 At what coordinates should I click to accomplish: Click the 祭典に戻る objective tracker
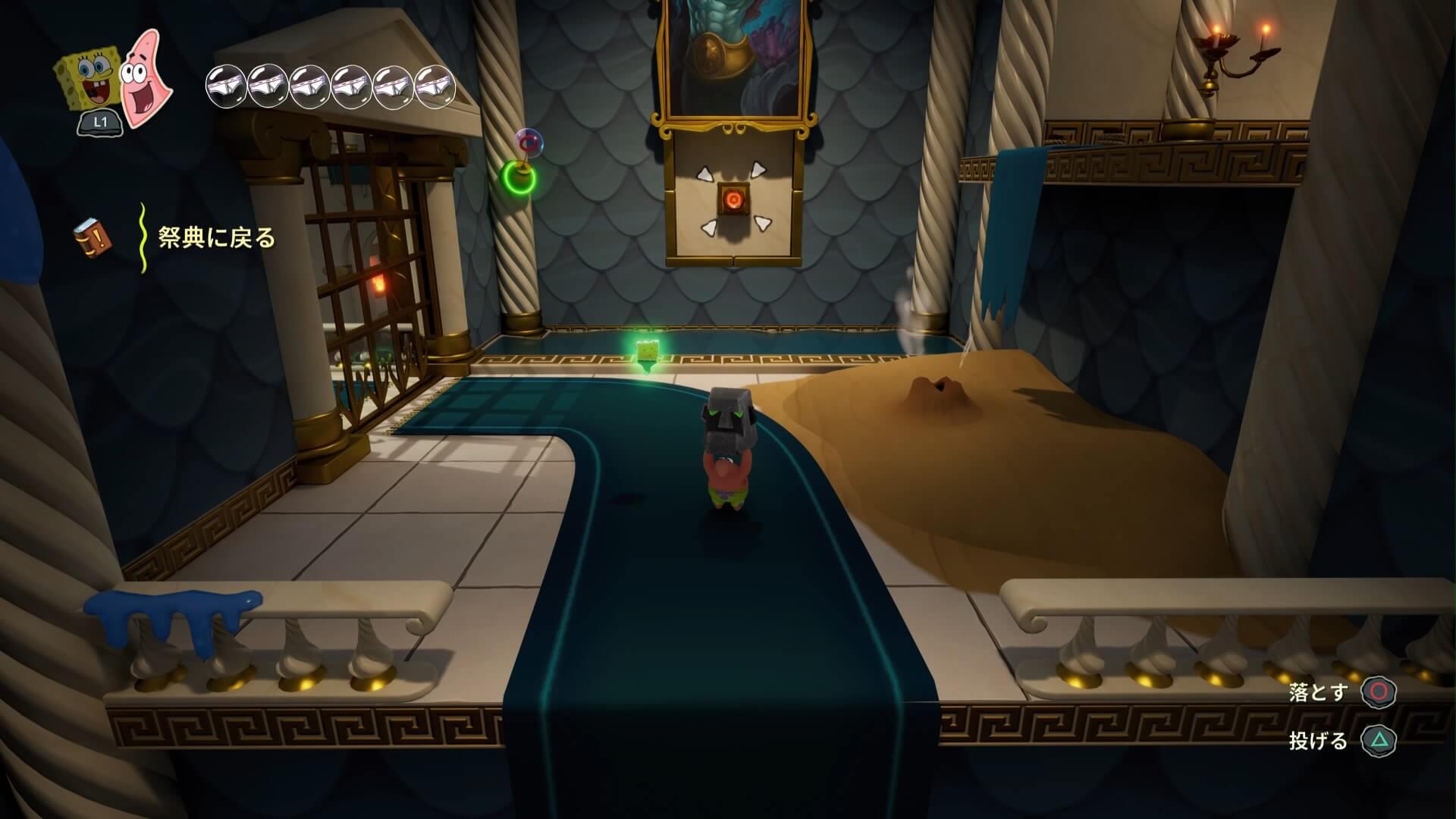(216, 239)
